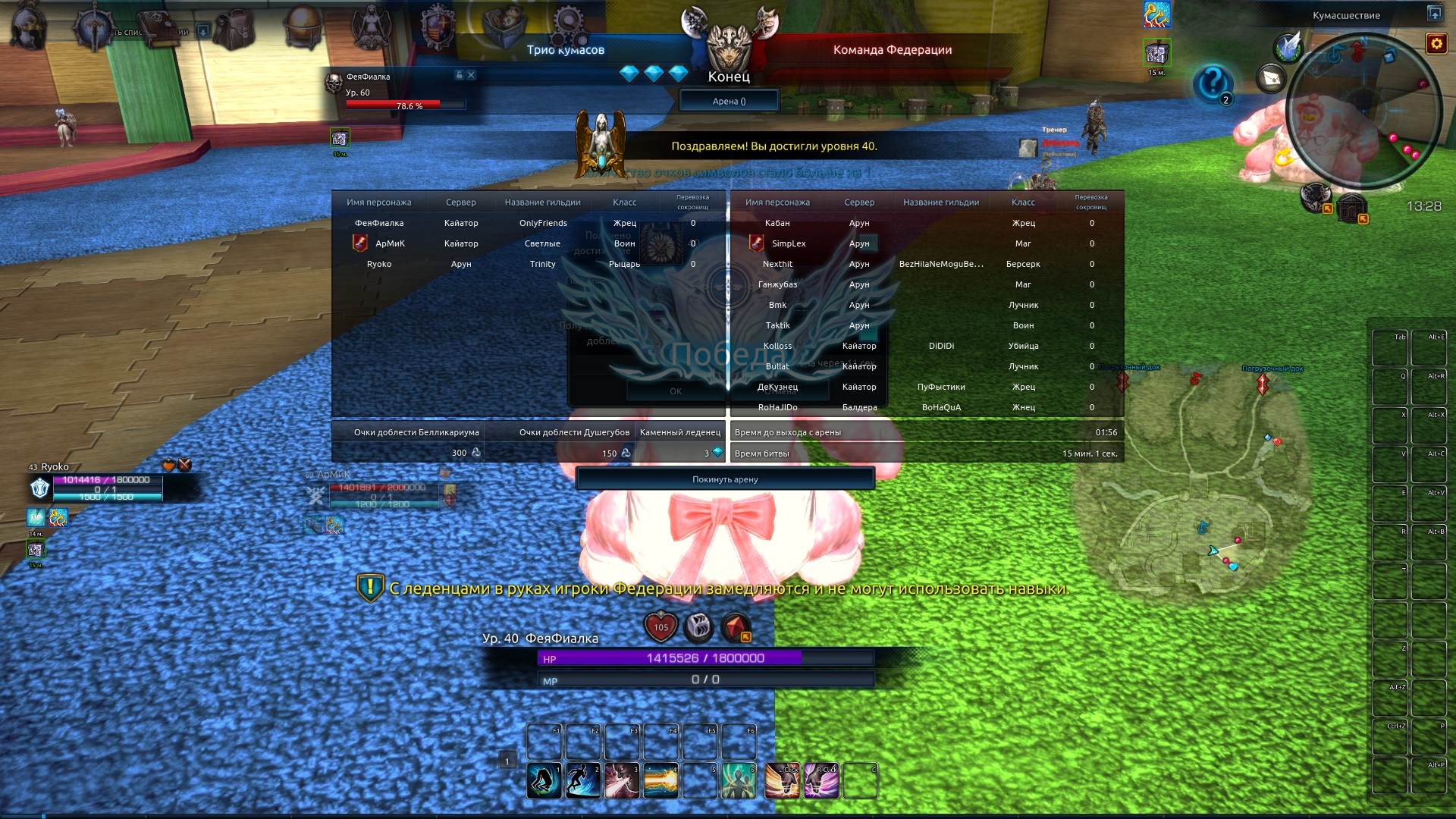
Task: Activate the yellow energy beam skill
Action: (x=661, y=781)
